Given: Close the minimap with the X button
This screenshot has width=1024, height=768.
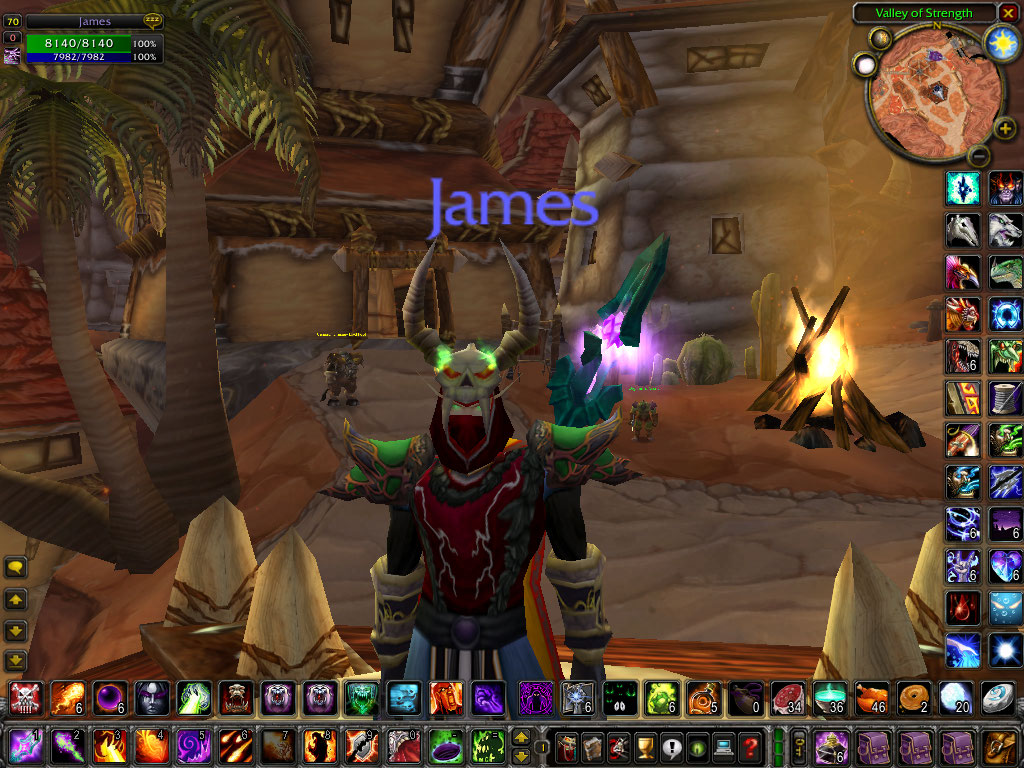Looking at the screenshot, I should pyautogui.click(x=1008, y=13).
